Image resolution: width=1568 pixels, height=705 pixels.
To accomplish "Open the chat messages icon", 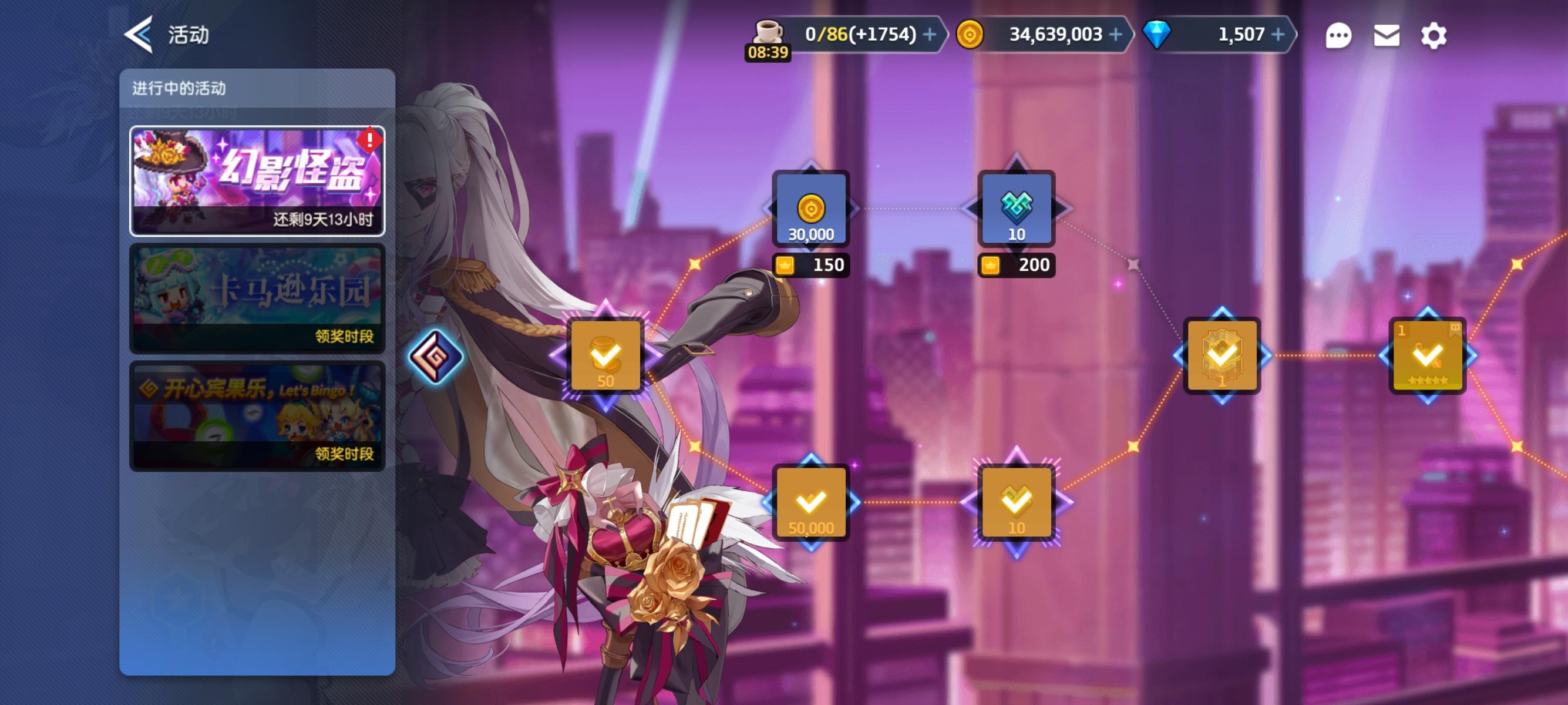I will (x=1338, y=35).
